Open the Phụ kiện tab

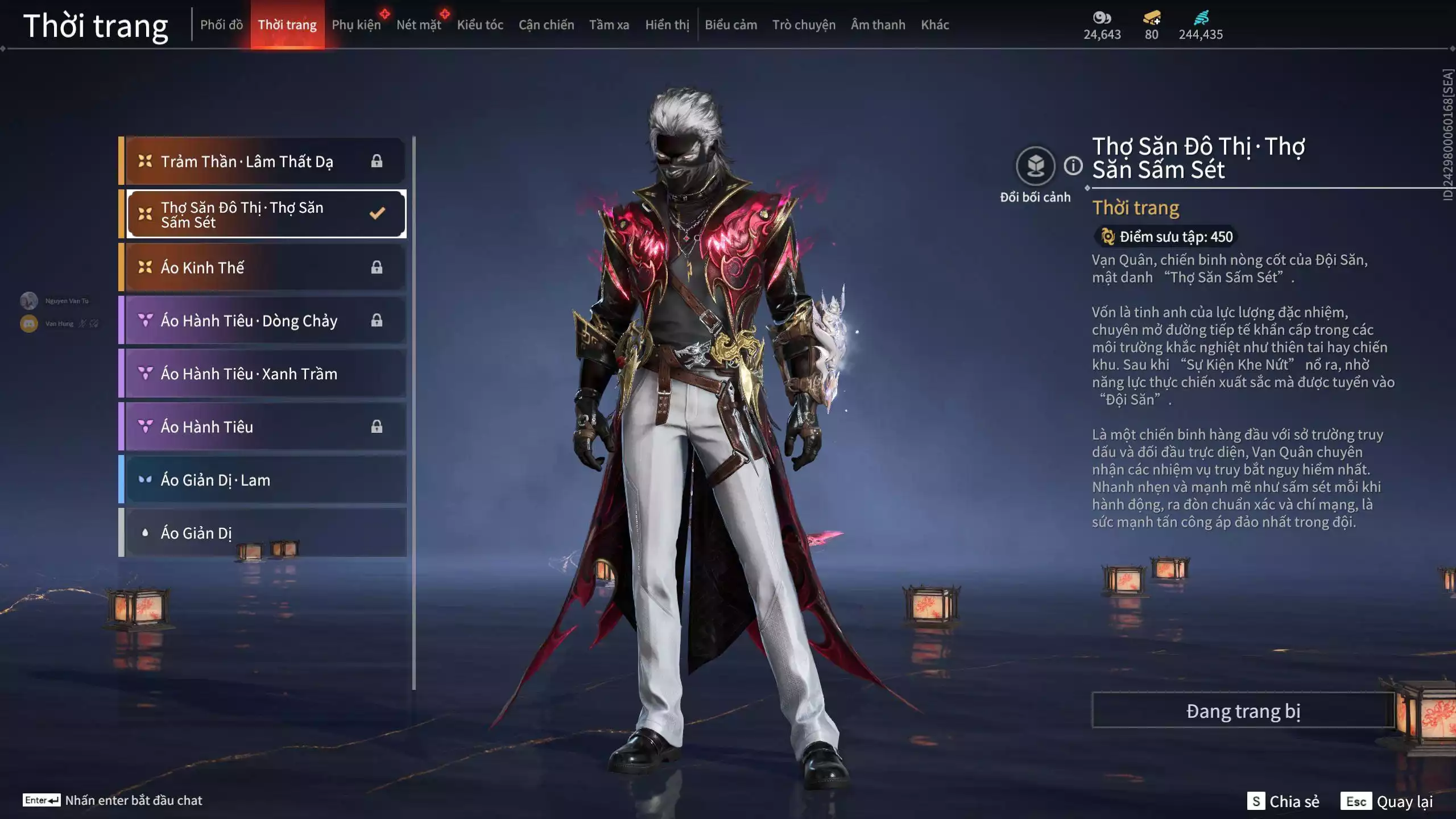[x=356, y=24]
